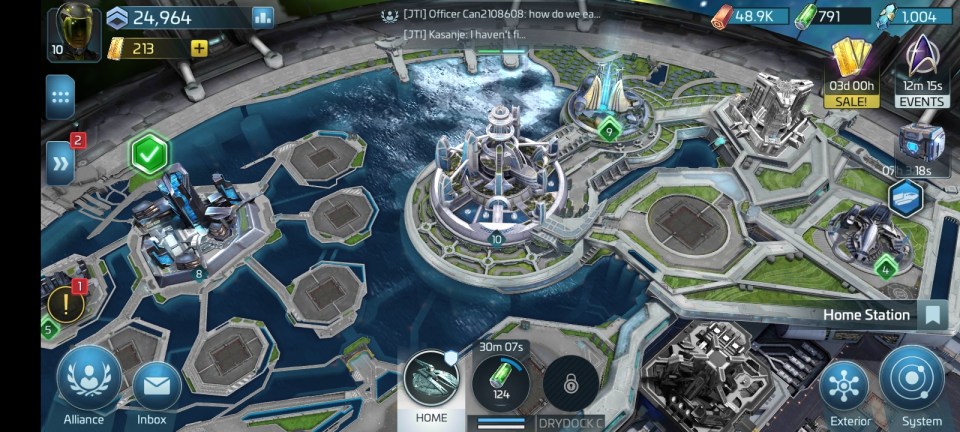Viewport: 960px width, 432px height.
Task: Open the dotted menu button
Action: pos(61,97)
